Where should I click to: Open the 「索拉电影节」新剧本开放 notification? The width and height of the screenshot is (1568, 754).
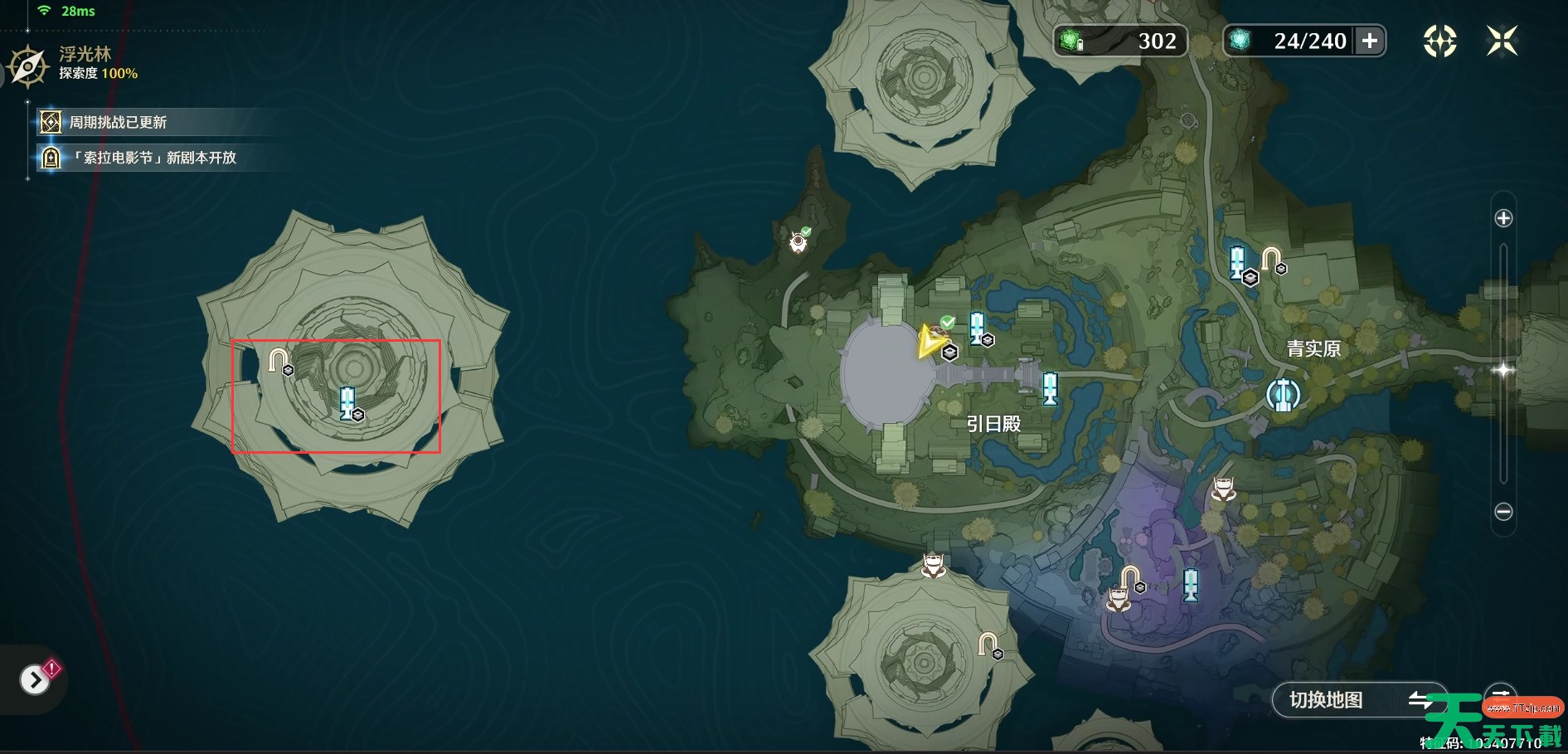tap(153, 158)
